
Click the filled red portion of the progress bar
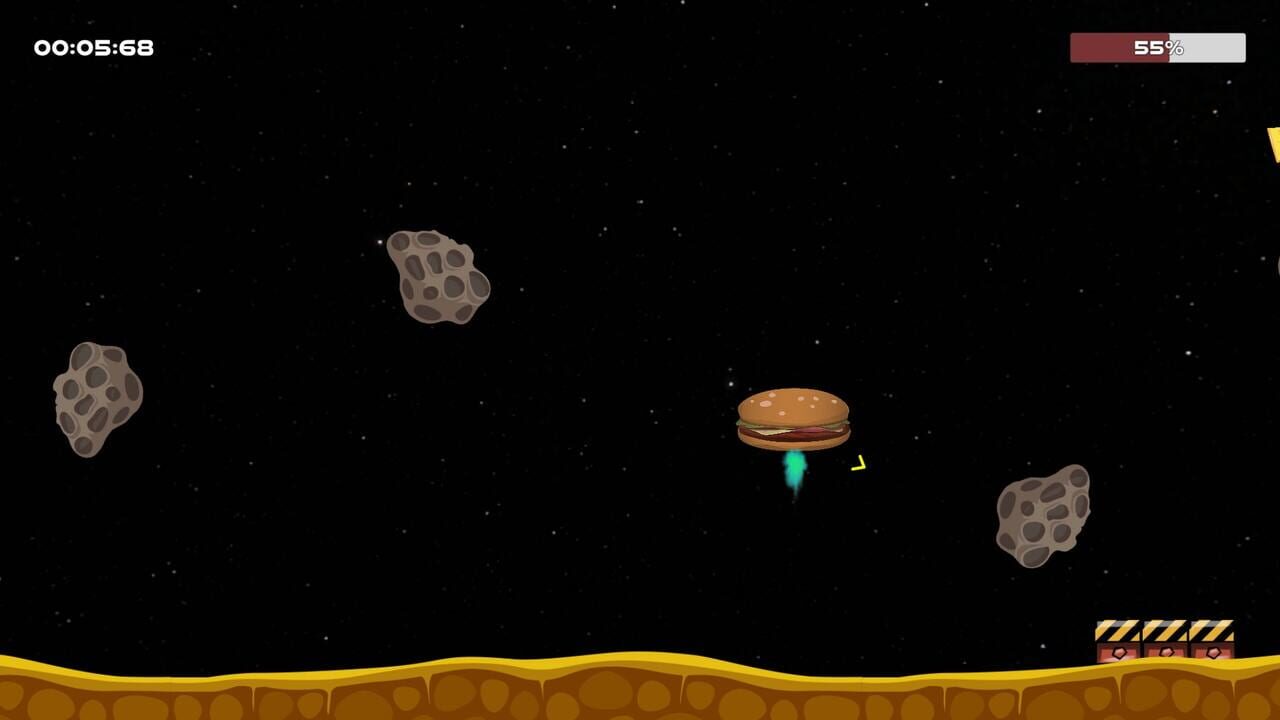coord(1110,45)
